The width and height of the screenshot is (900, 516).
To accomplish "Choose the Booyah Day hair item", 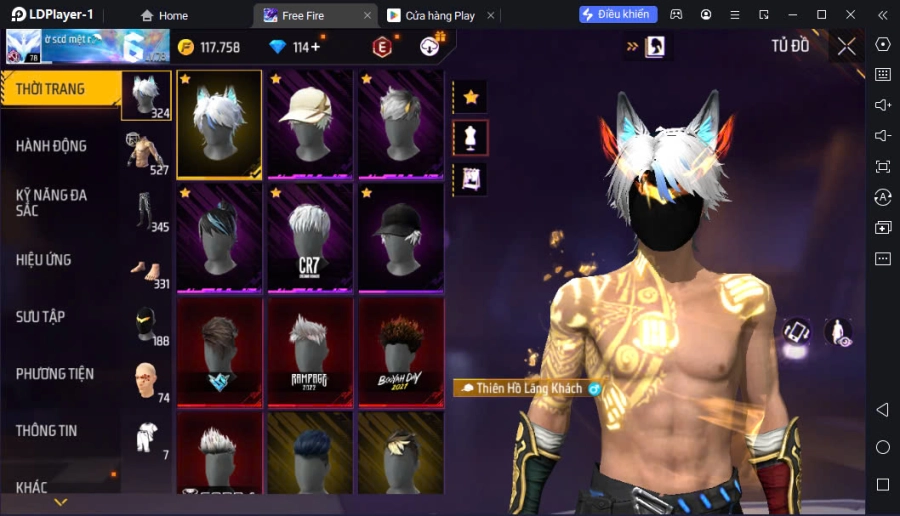I will [400, 351].
